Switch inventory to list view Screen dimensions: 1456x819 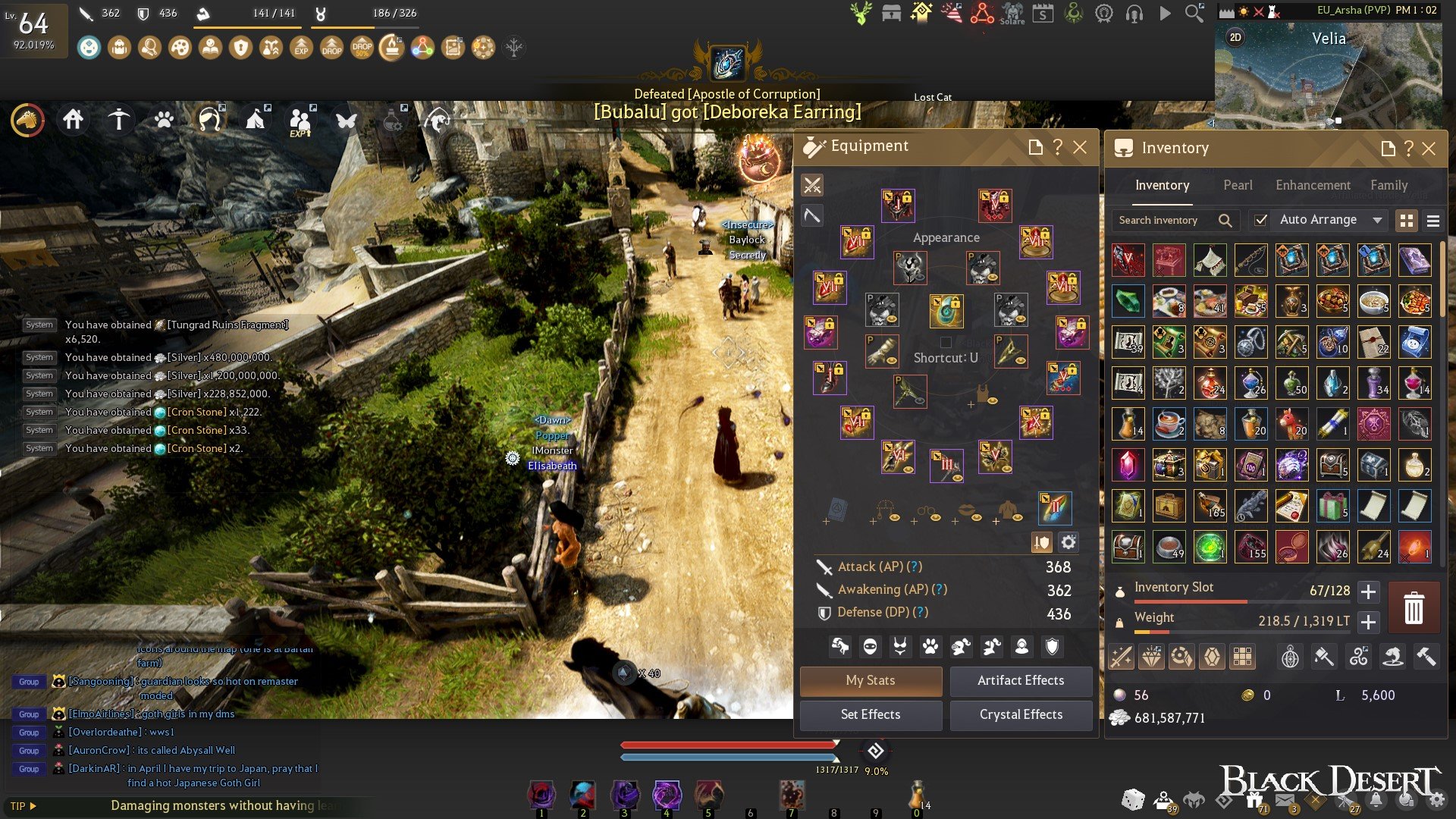(1432, 221)
